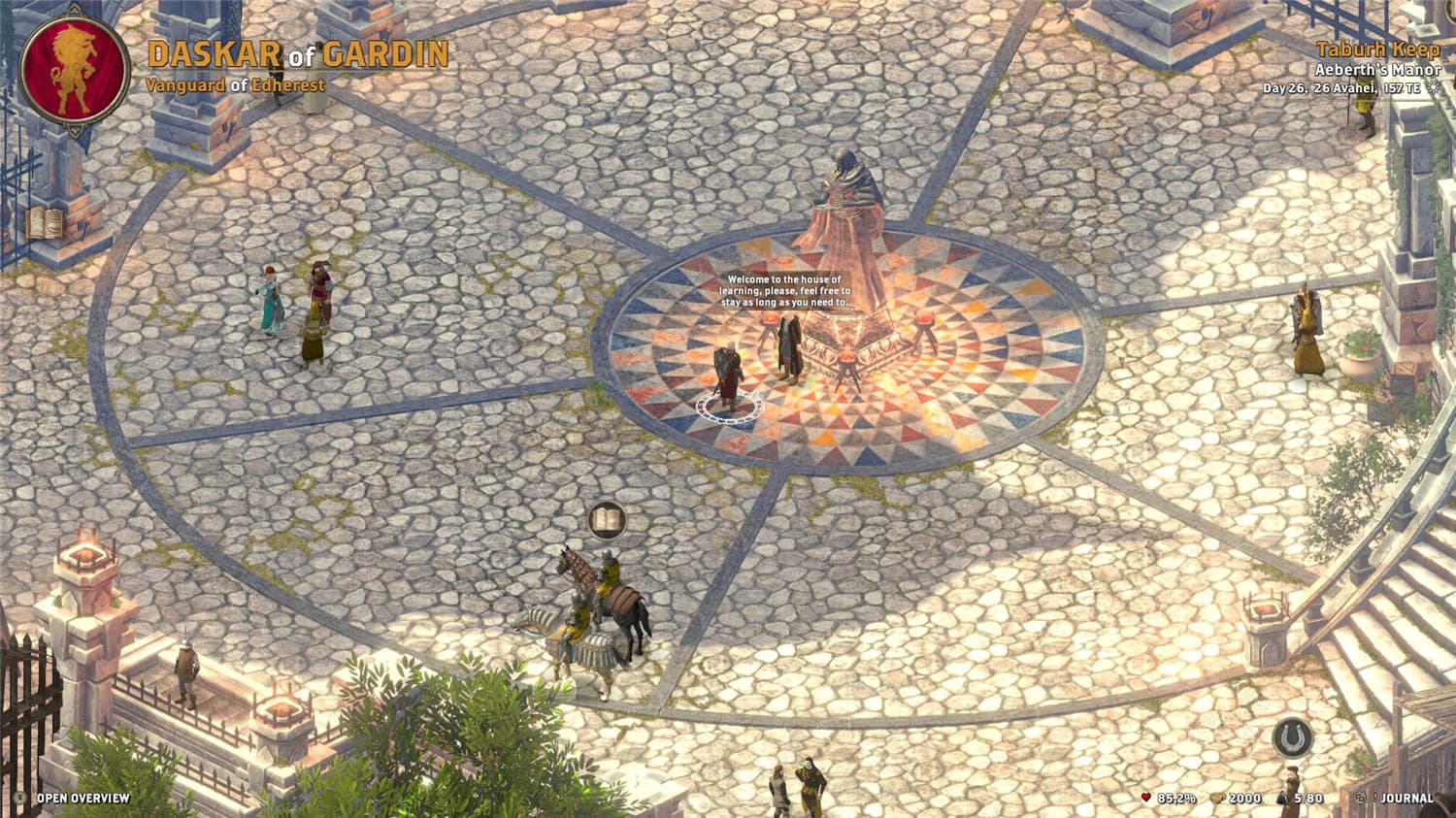Click the red heart health icon
The height and width of the screenshot is (818, 1456).
[x=1147, y=799]
